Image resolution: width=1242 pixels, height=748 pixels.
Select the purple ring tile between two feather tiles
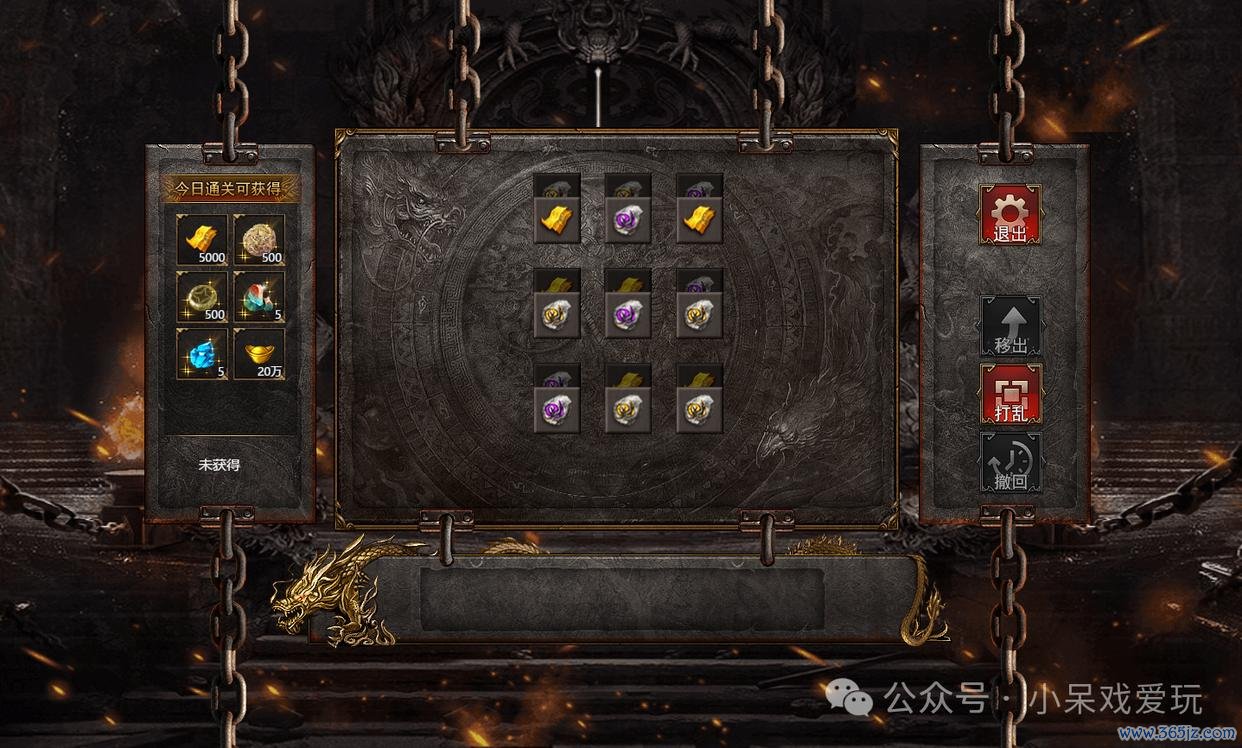628,219
